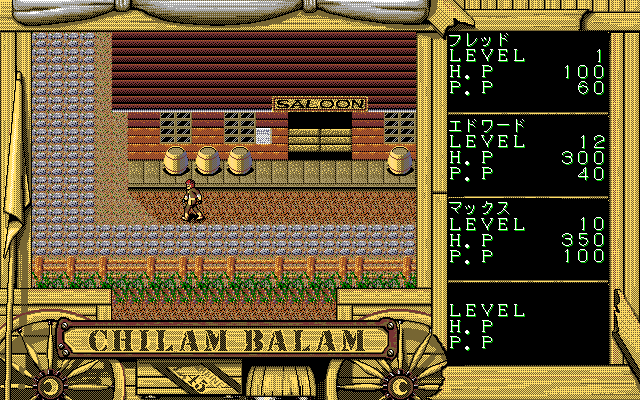Select the empty fourth party slot
Viewport: 640px width, 400px height.
point(527,323)
